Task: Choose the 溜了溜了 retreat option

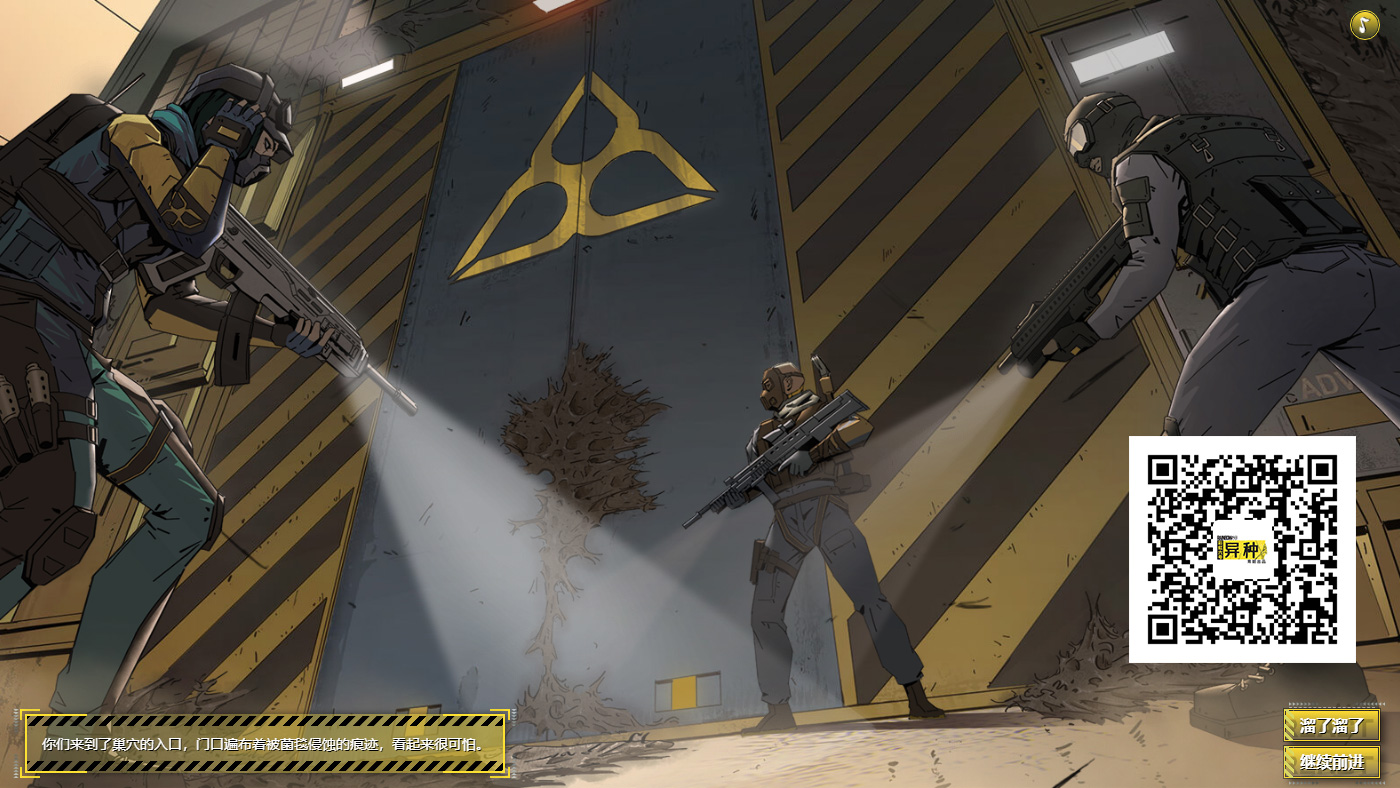Action: [1331, 725]
